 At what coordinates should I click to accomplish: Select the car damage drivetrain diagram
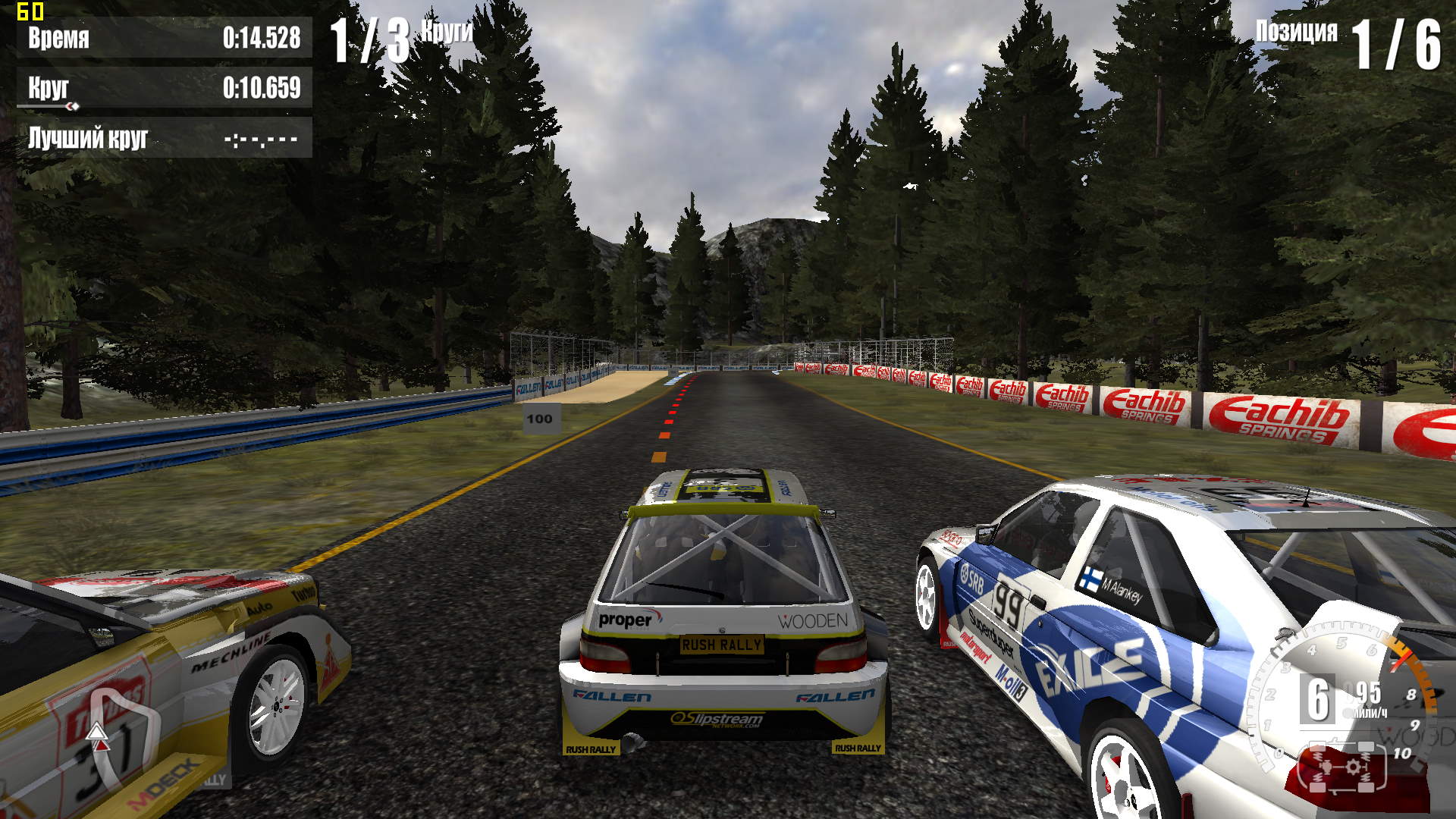coord(1342,767)
